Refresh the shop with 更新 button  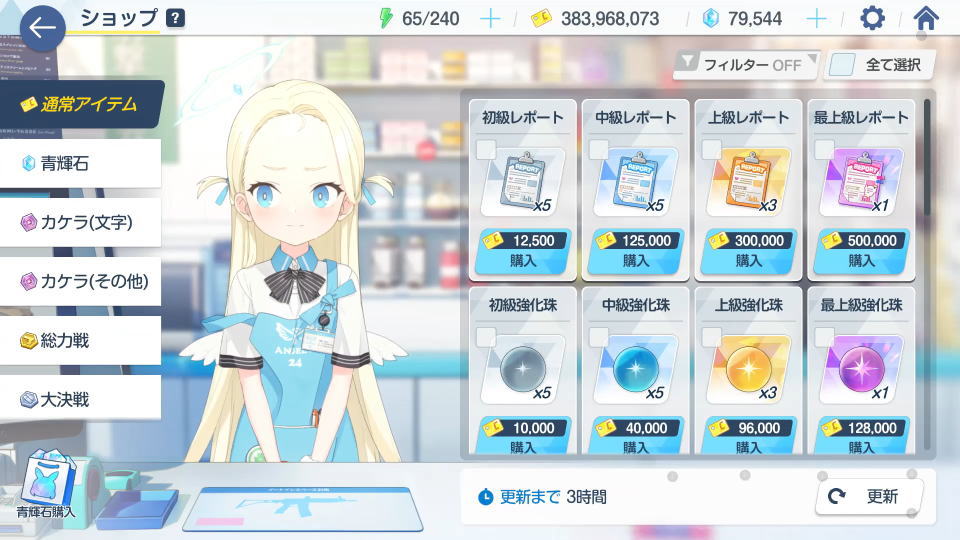point(869,496)
